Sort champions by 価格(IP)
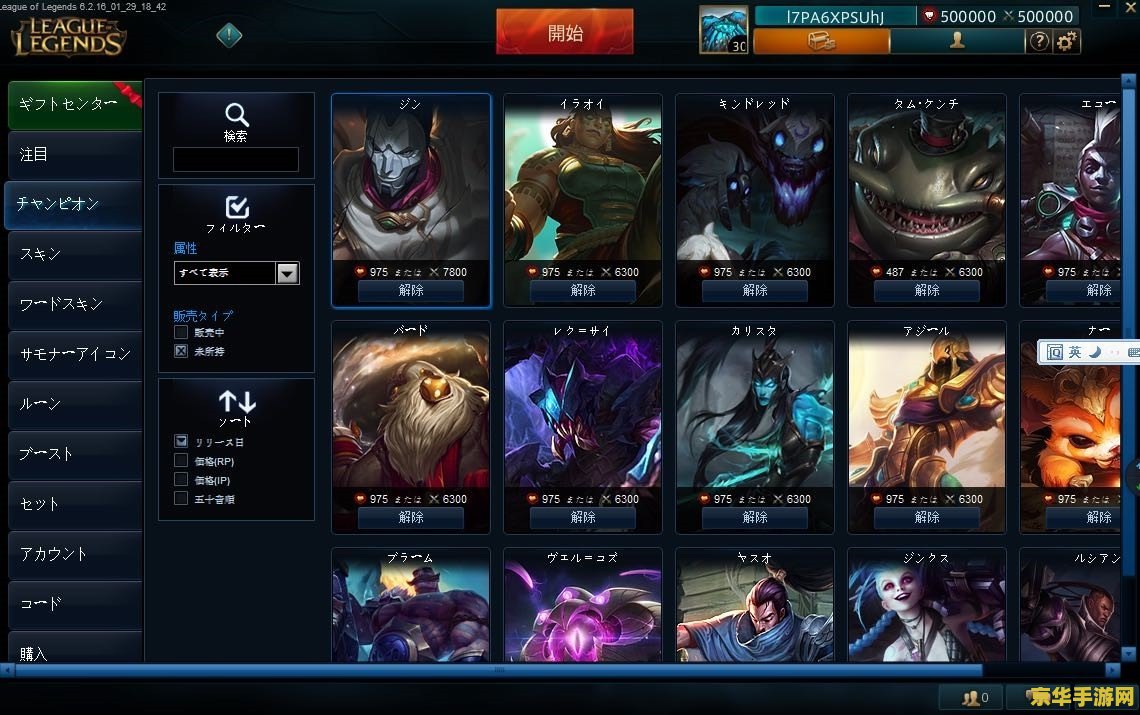Image resolution: width=1140 pixels, height=715 pixels. point(181,480)
